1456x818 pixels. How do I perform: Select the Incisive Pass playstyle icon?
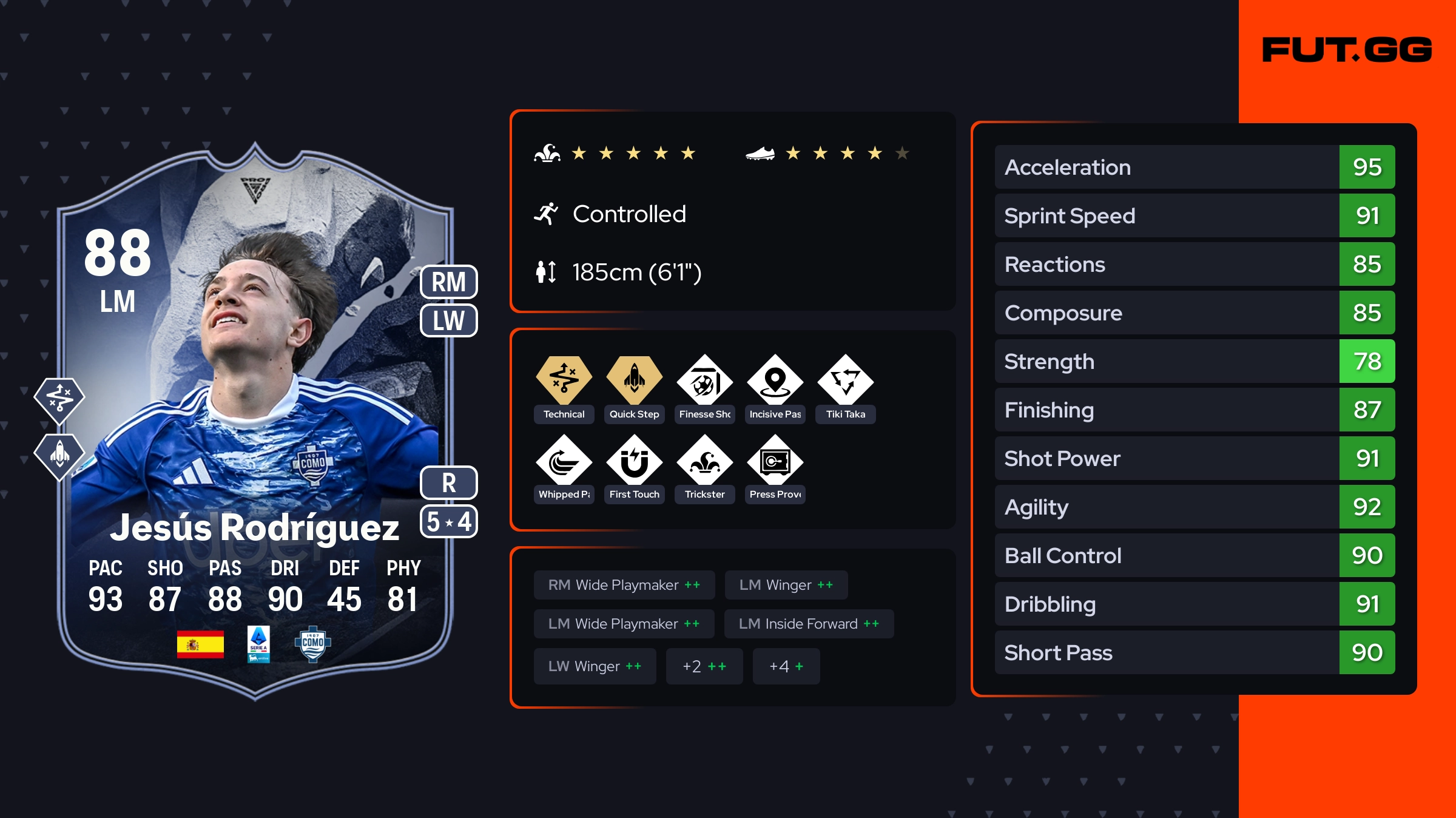(x=775, y=382)
